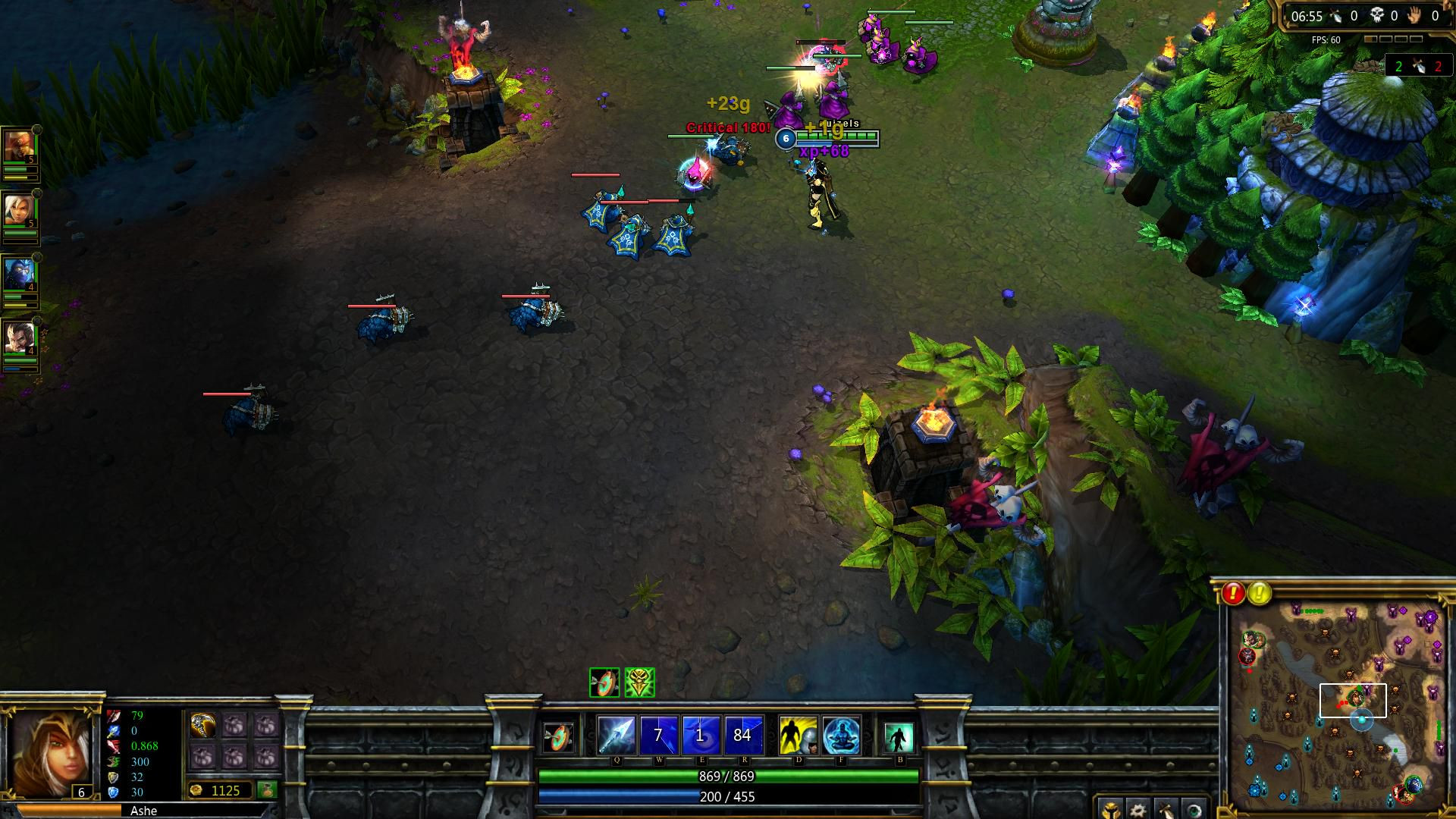Click the archery target passive icon
This screenshot has width=1456, height=819.
pos(560,736)
